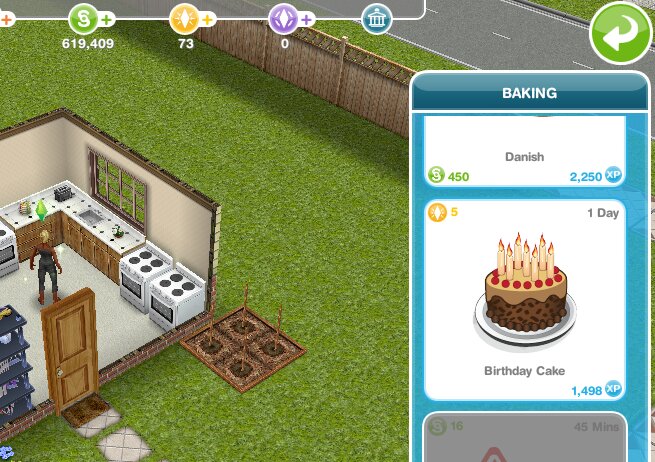Screen dimensions: 655x462
Task: Select the Danish baking option
Action: point(525,155)
